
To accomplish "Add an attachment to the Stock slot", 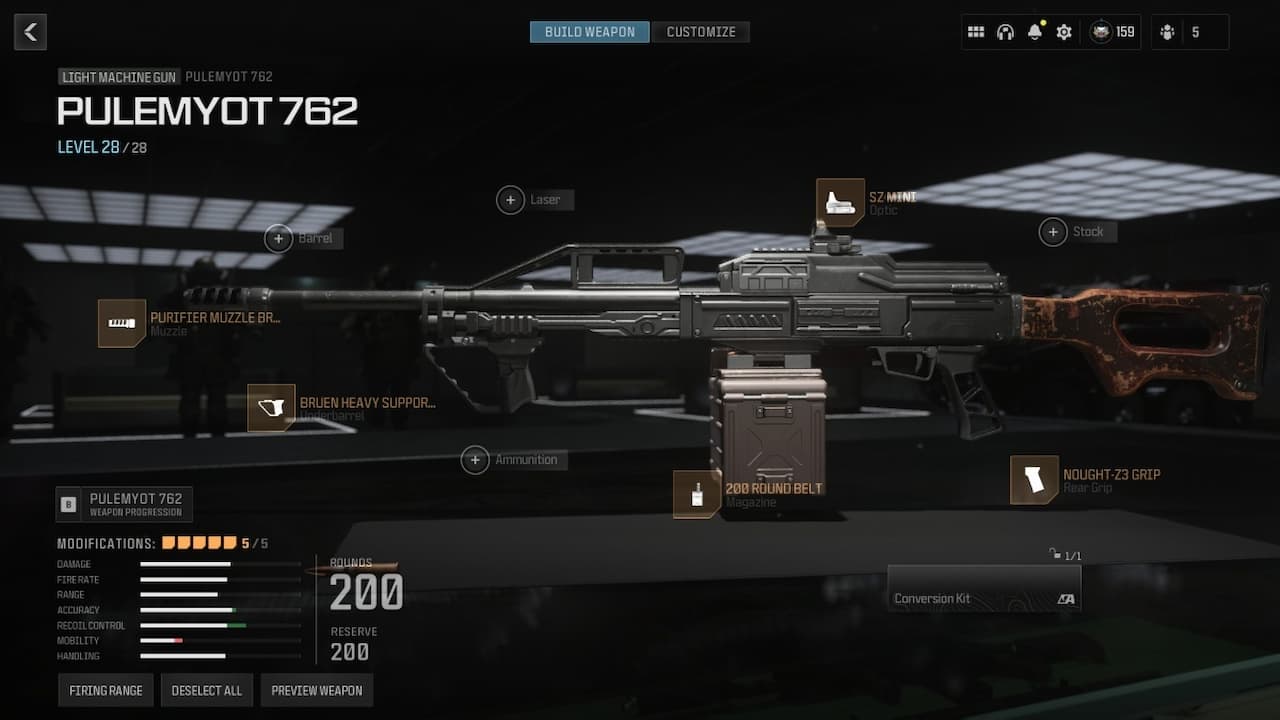I will coord(1052,232).
